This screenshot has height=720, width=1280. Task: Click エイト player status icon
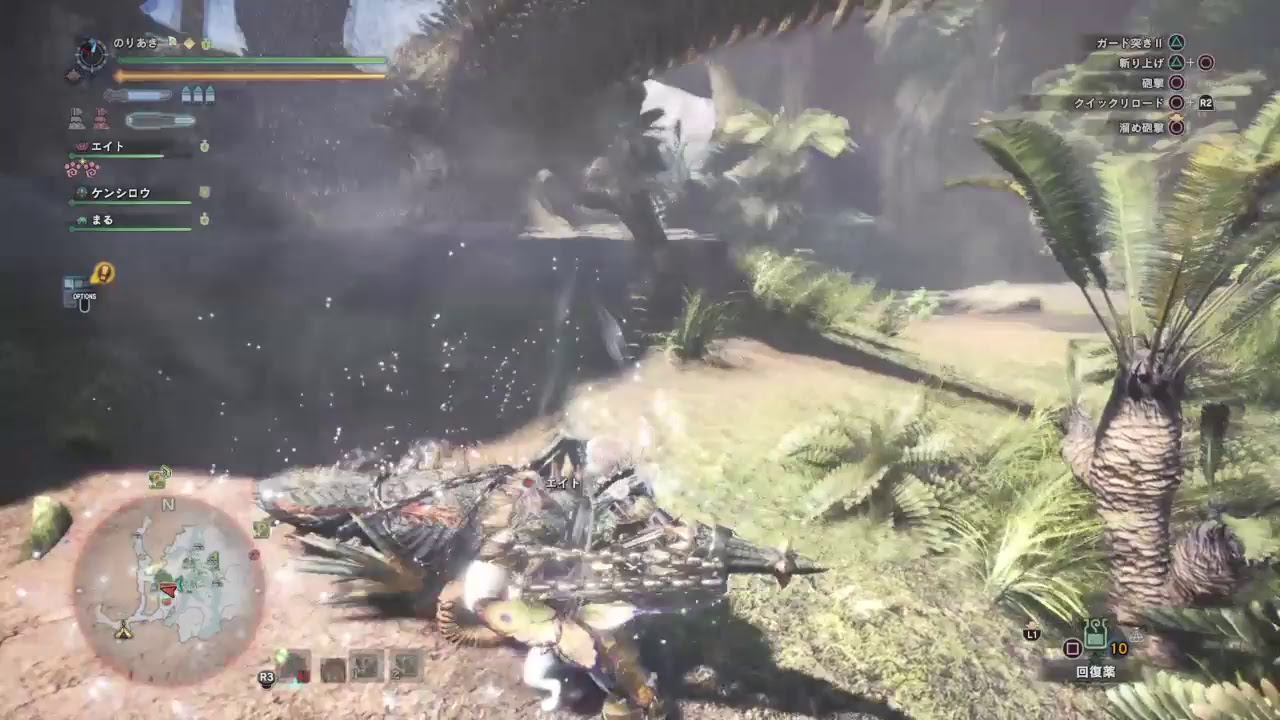tap(81, 146)
